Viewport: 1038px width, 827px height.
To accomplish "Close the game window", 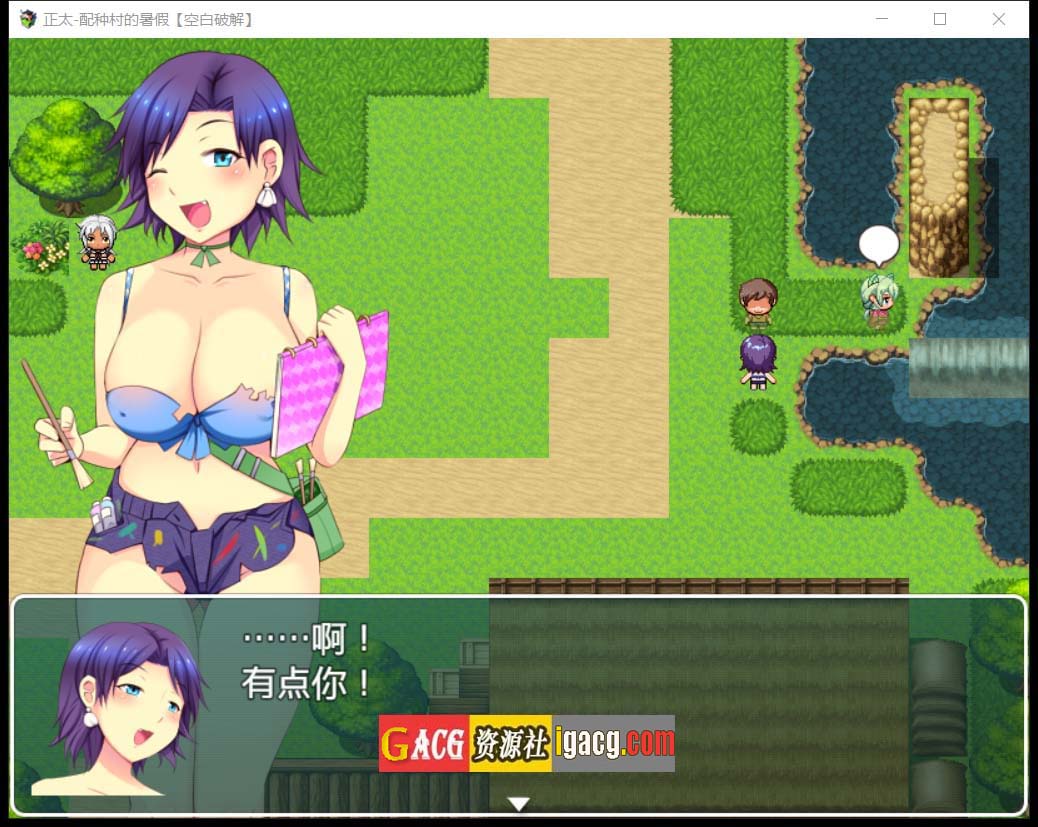I will click(998, 19).
